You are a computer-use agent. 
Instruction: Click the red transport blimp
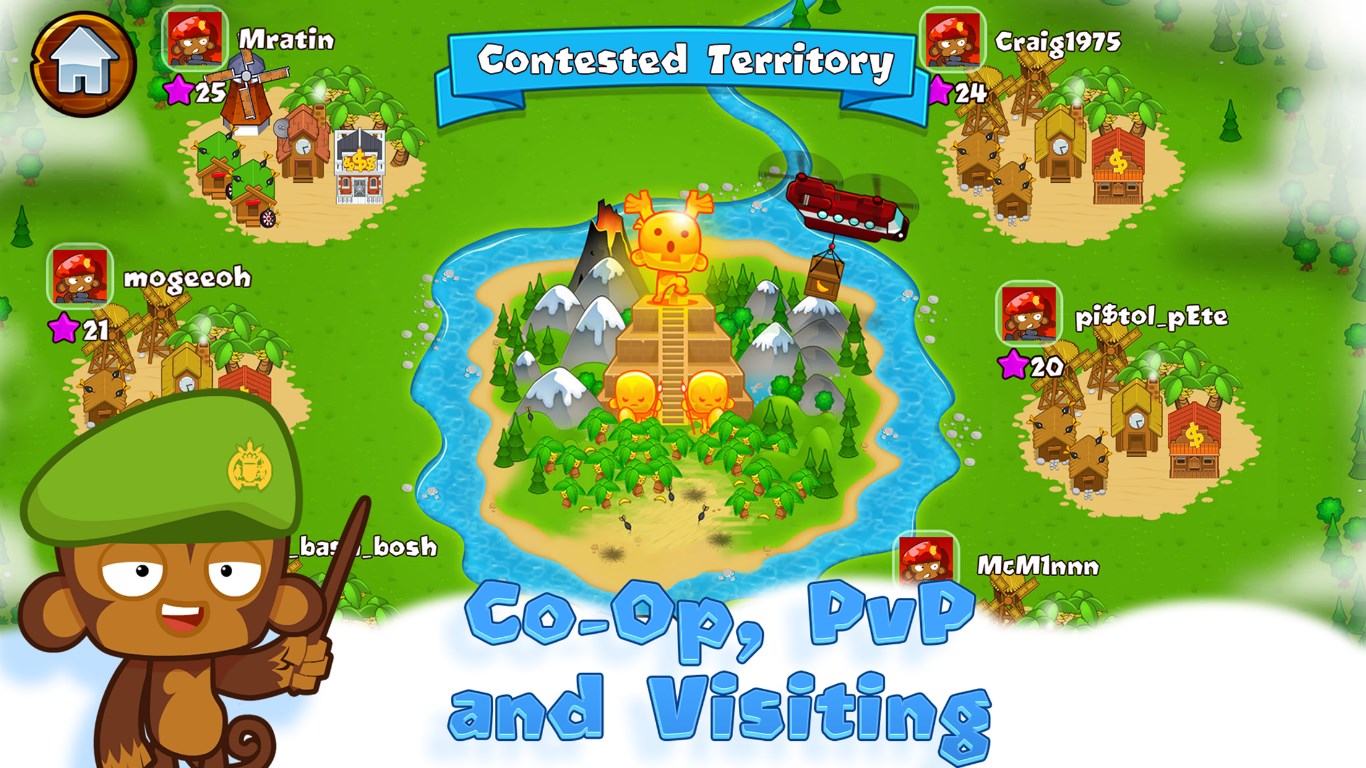point(845,205)
